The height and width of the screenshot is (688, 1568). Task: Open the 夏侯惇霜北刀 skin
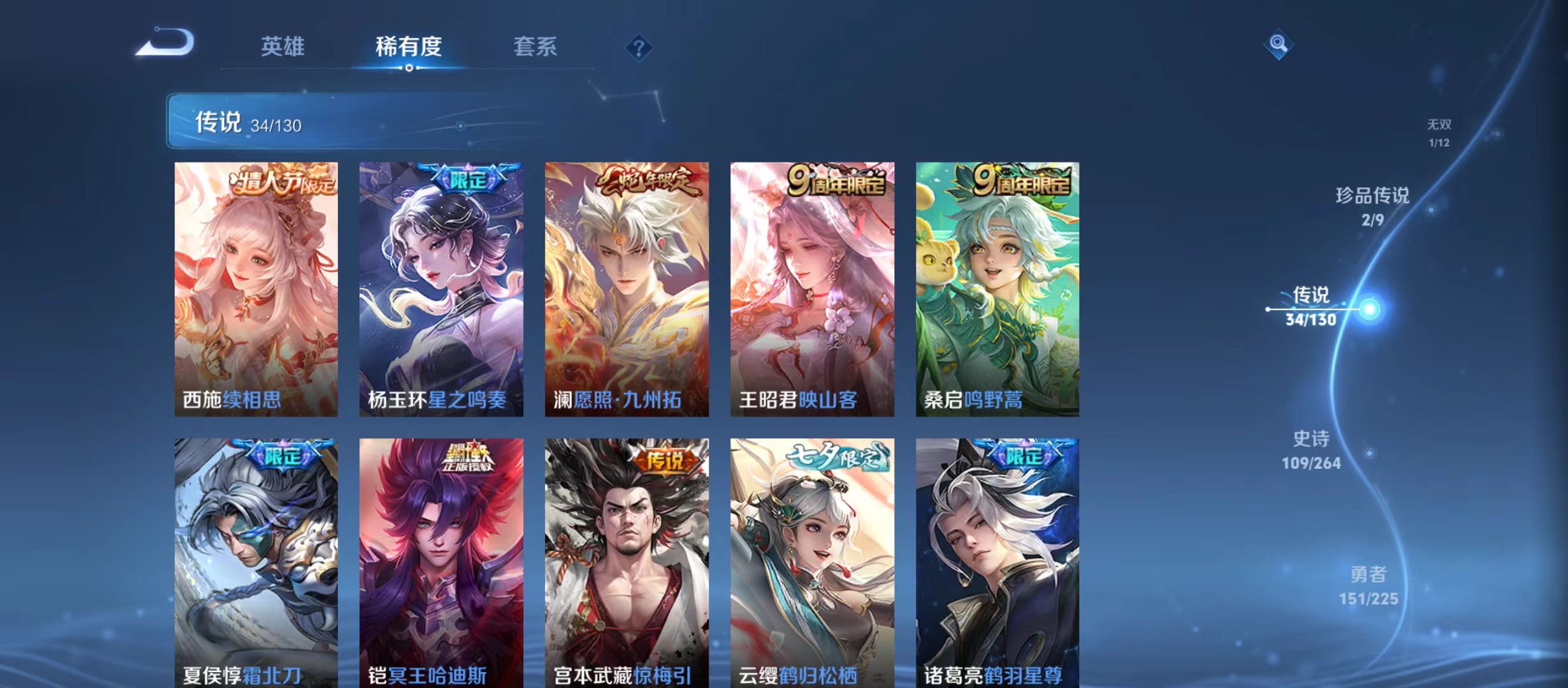click(256, 561)
